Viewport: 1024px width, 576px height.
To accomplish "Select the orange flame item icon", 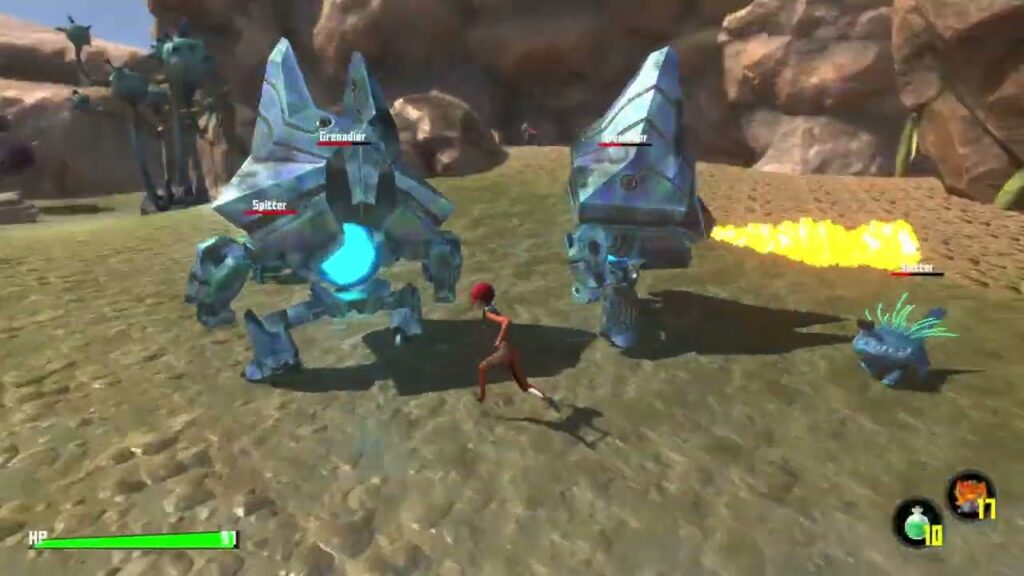I will 969,494.
